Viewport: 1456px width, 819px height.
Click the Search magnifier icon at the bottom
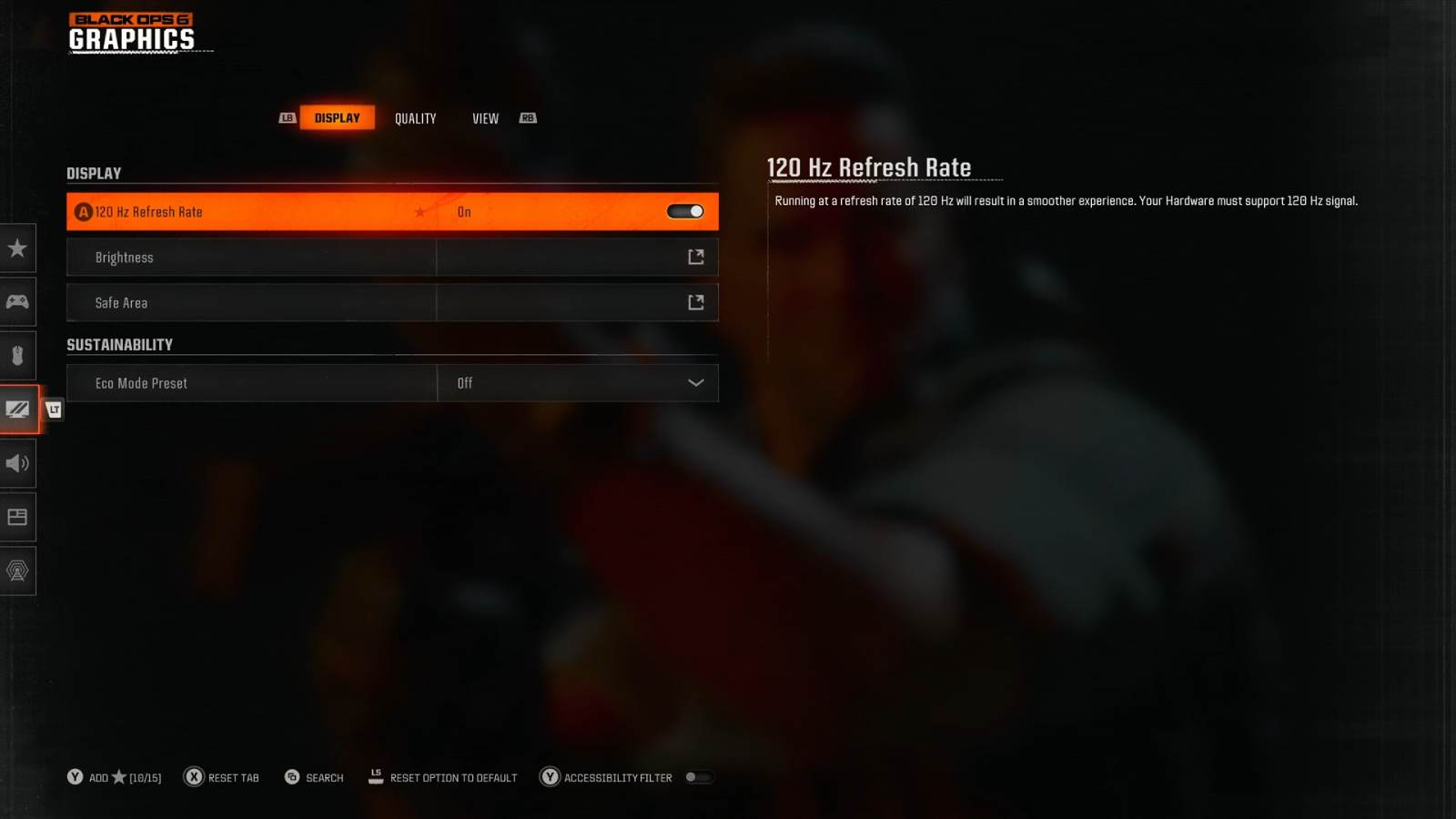click(292, 777)
